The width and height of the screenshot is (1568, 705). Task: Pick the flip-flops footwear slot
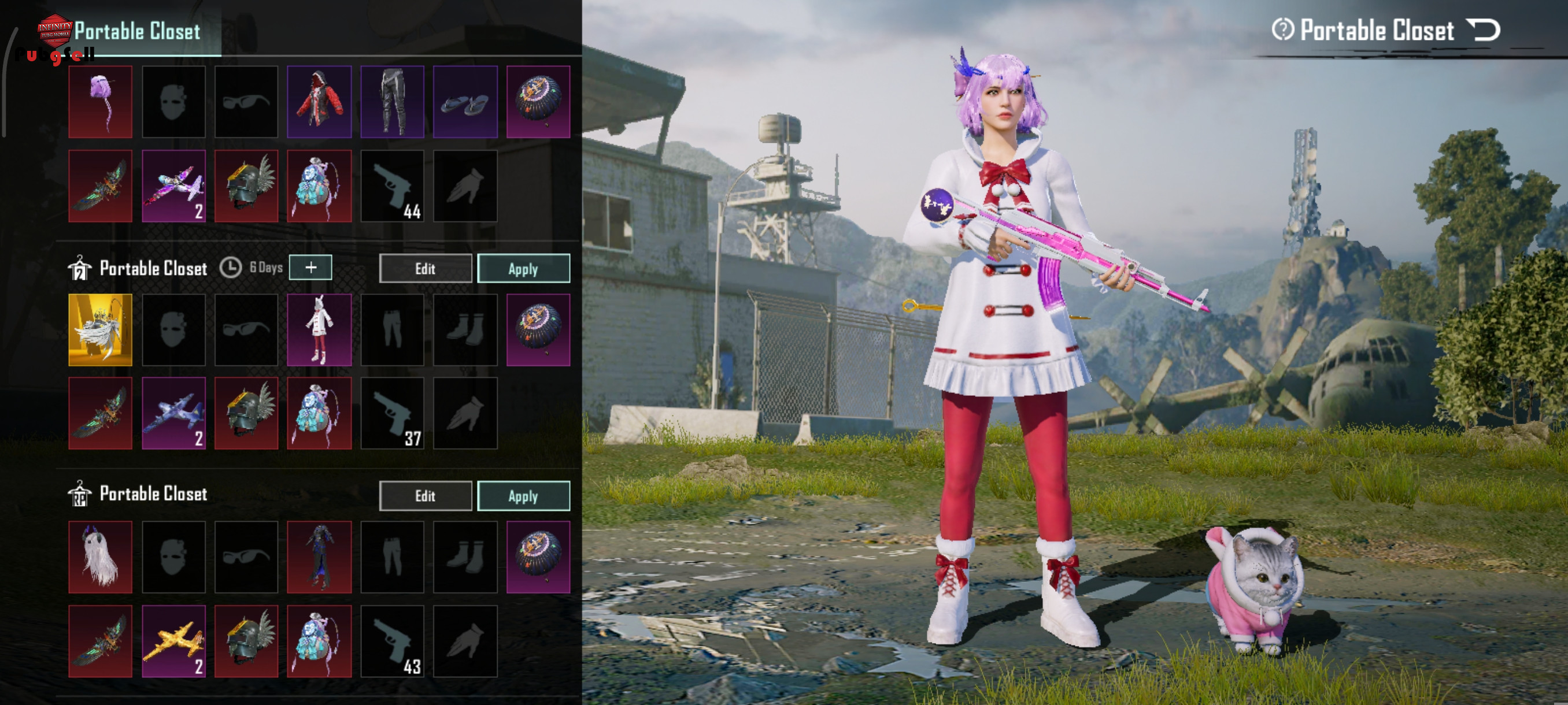click(x=465, y=102)
